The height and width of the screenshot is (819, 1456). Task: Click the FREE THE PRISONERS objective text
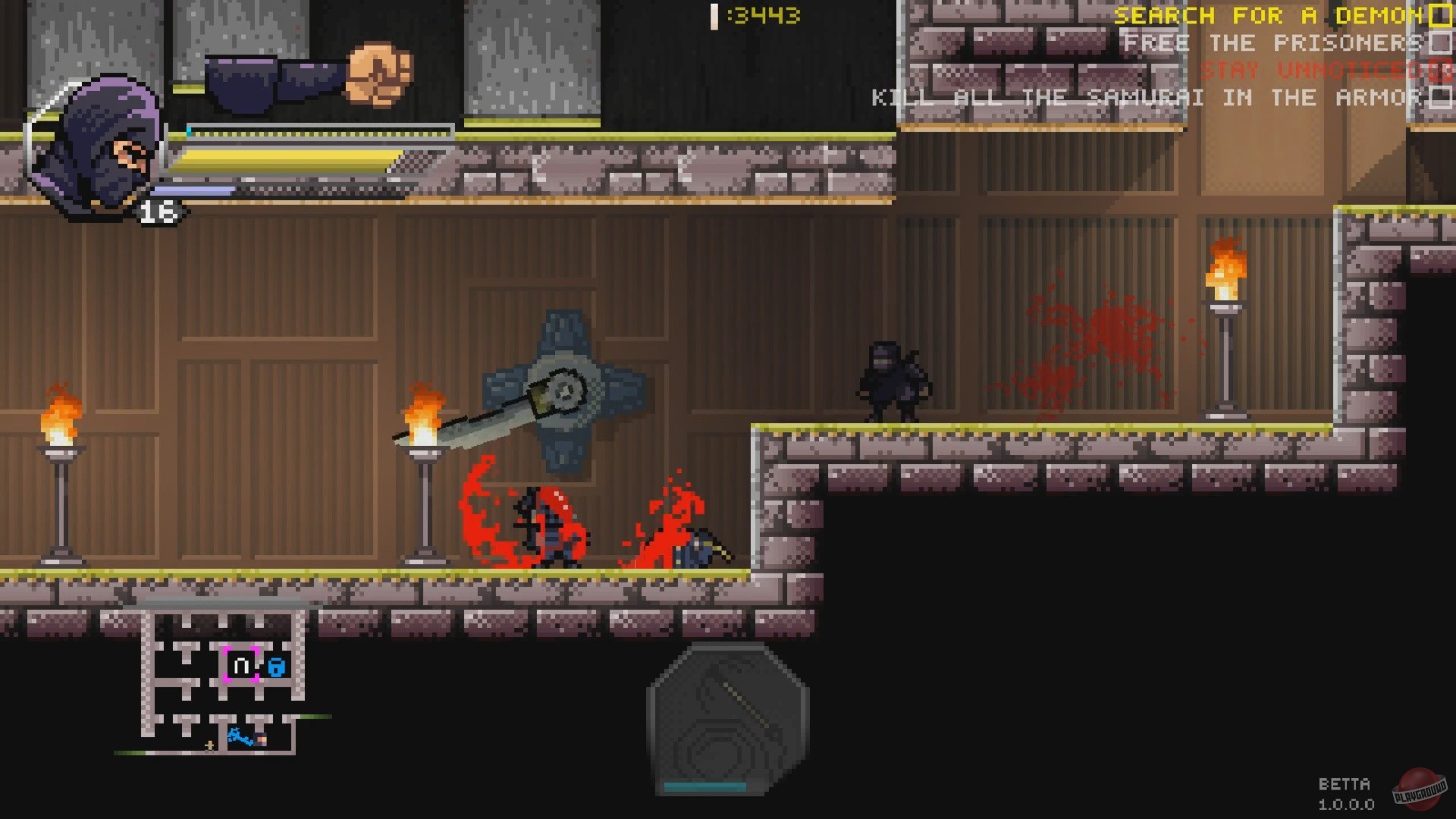click(1274, 43)
